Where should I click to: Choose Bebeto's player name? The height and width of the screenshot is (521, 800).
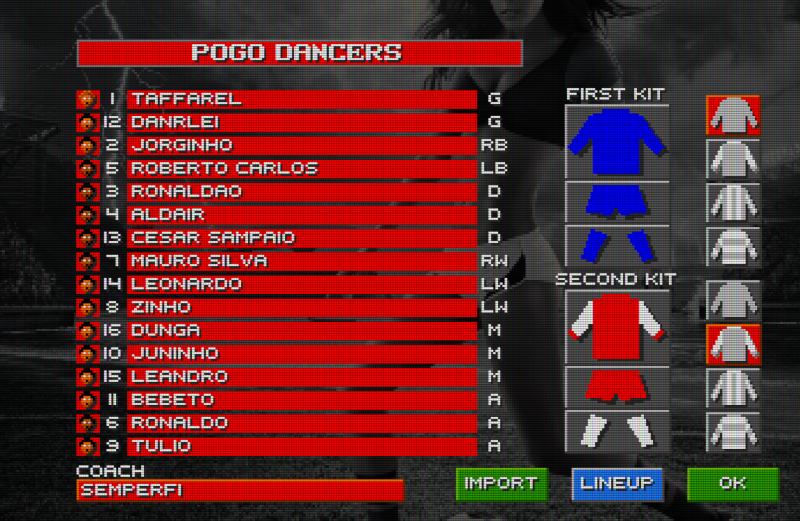301,400
